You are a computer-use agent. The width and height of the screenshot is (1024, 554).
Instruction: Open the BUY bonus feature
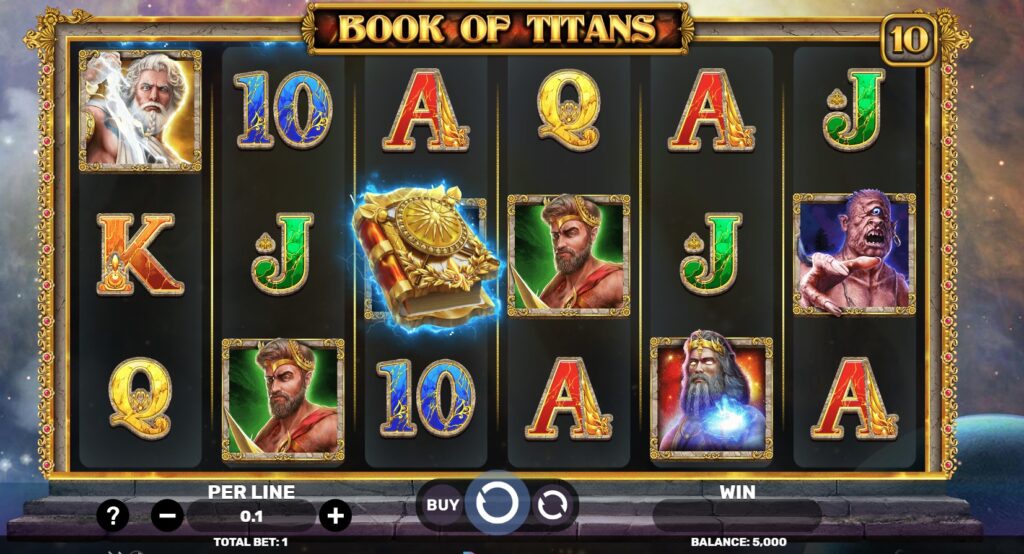tap(442, 505)
